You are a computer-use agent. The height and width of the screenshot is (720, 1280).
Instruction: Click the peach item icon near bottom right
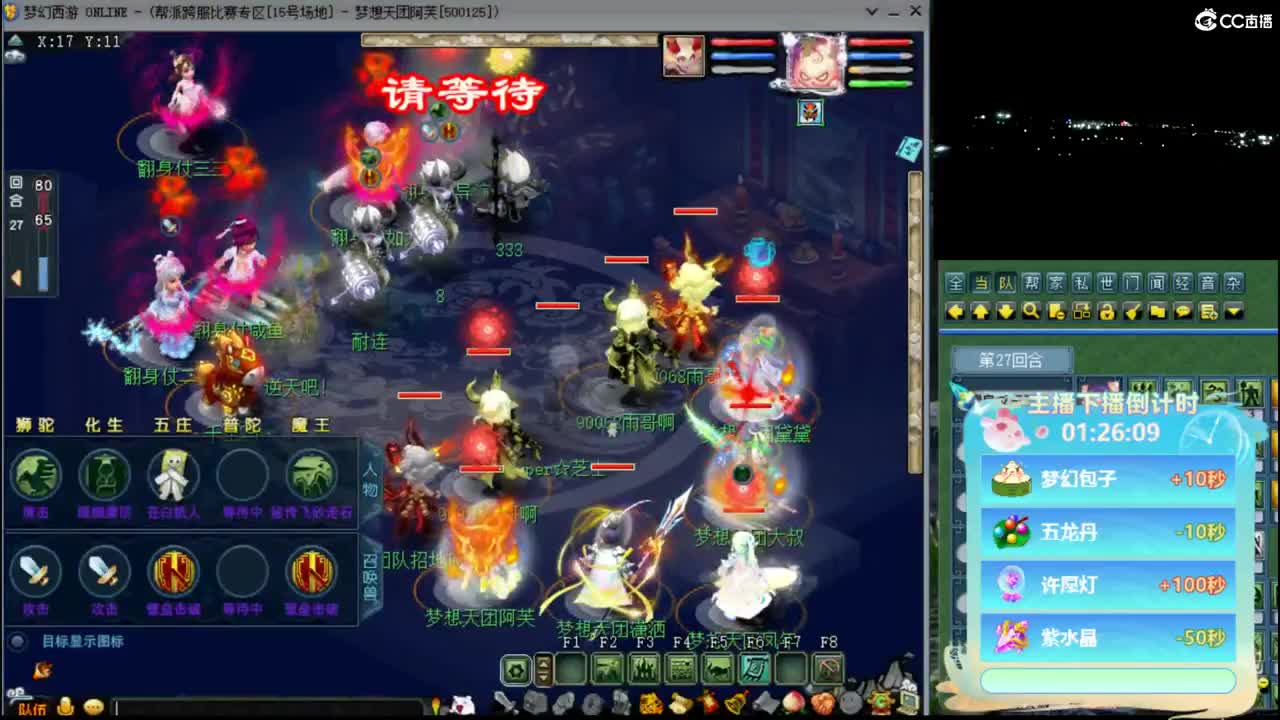pos(793,700)
